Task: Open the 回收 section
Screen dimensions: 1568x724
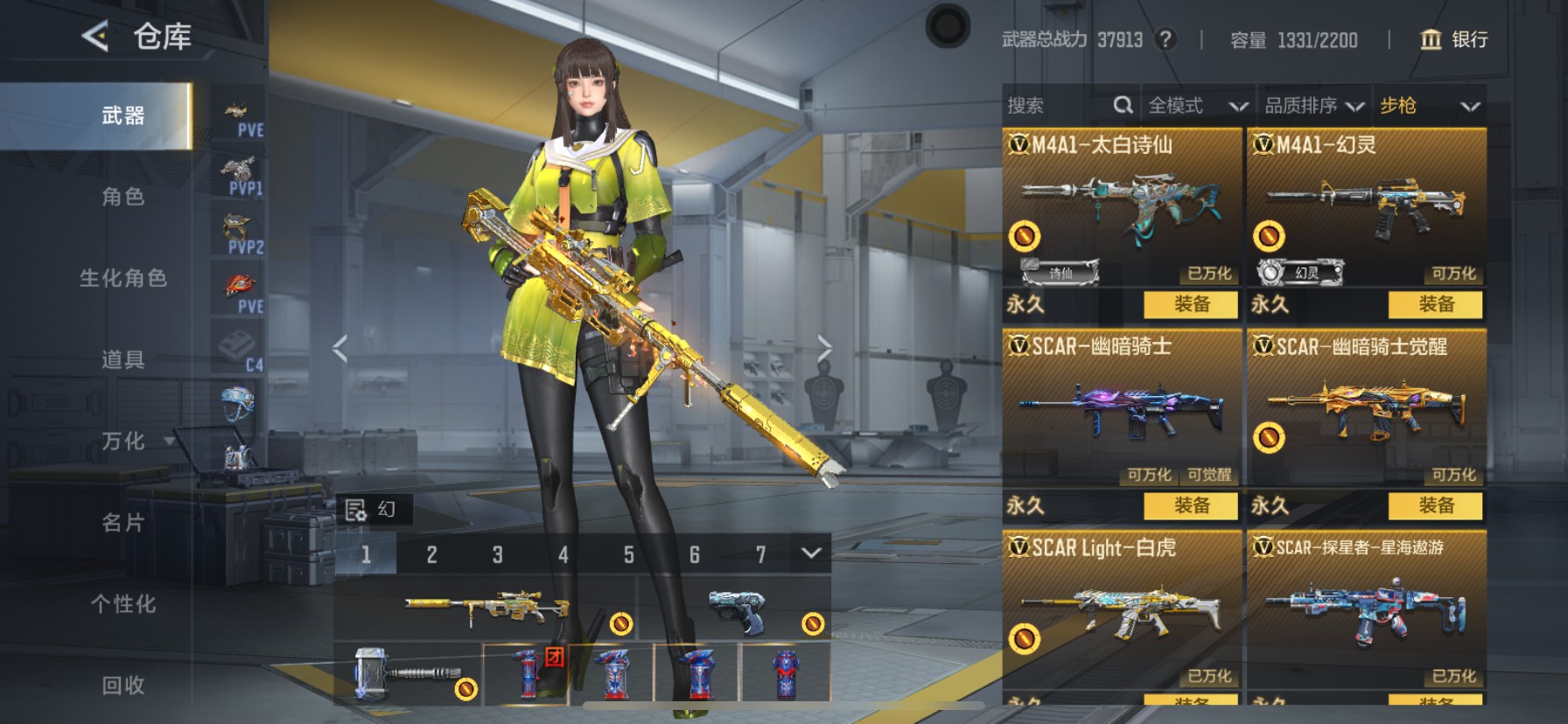Action: [x=122, y=686]
